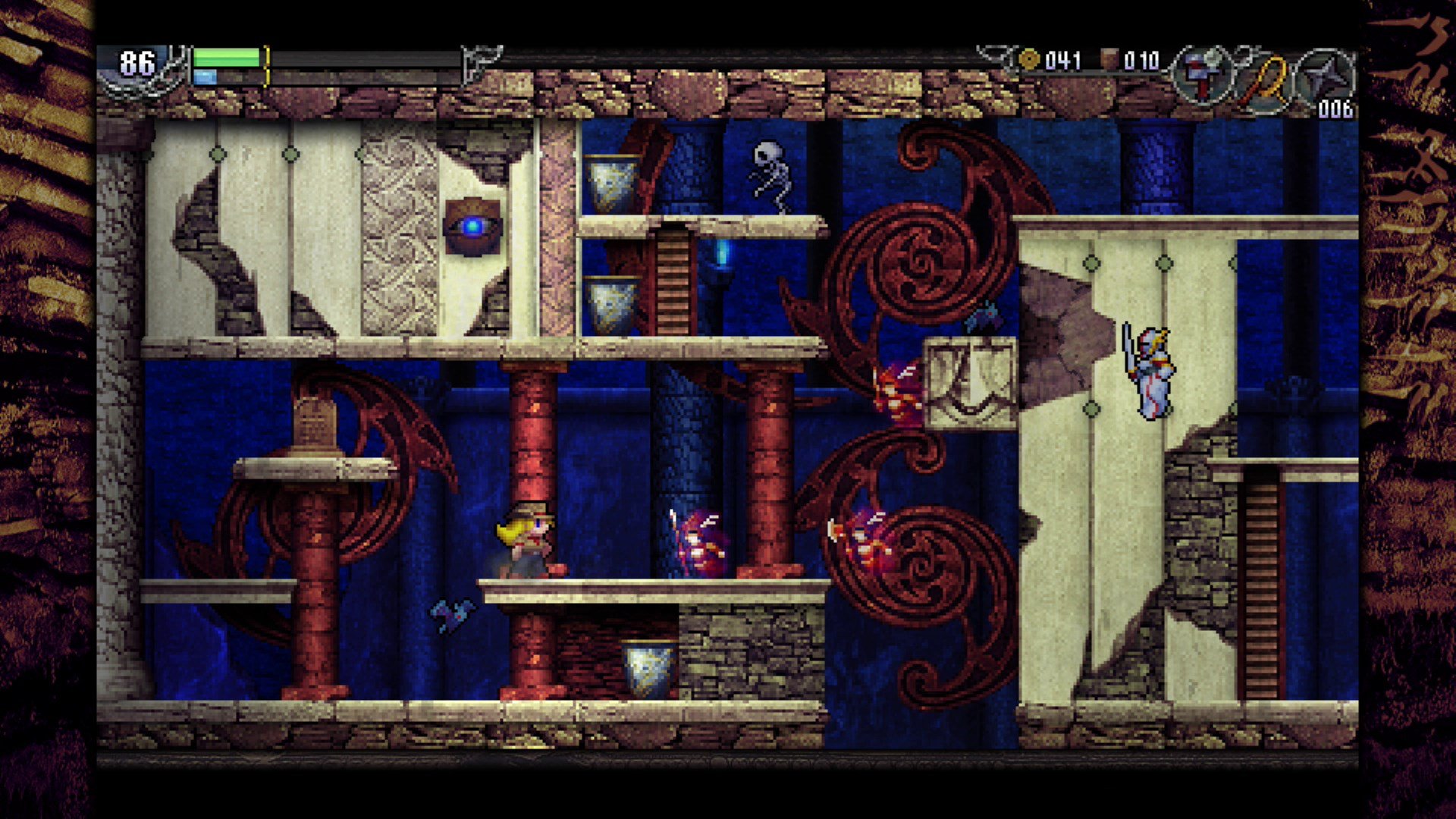Viewport: 1456px width, 819px height.
Task: Click the blue experience gauge below the health bar
Action: (203, 76)
